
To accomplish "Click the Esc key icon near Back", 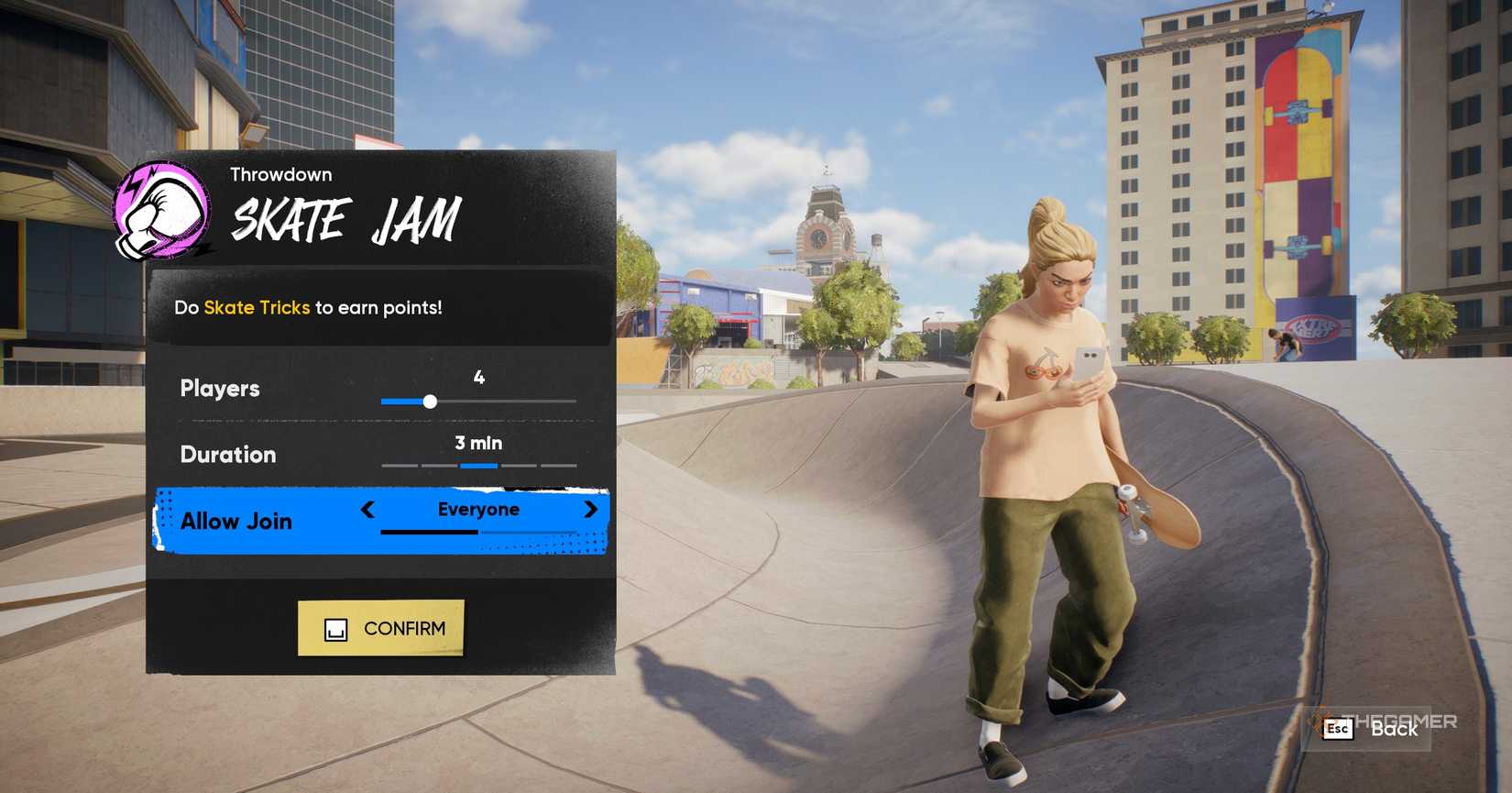I will (1337, 730).
